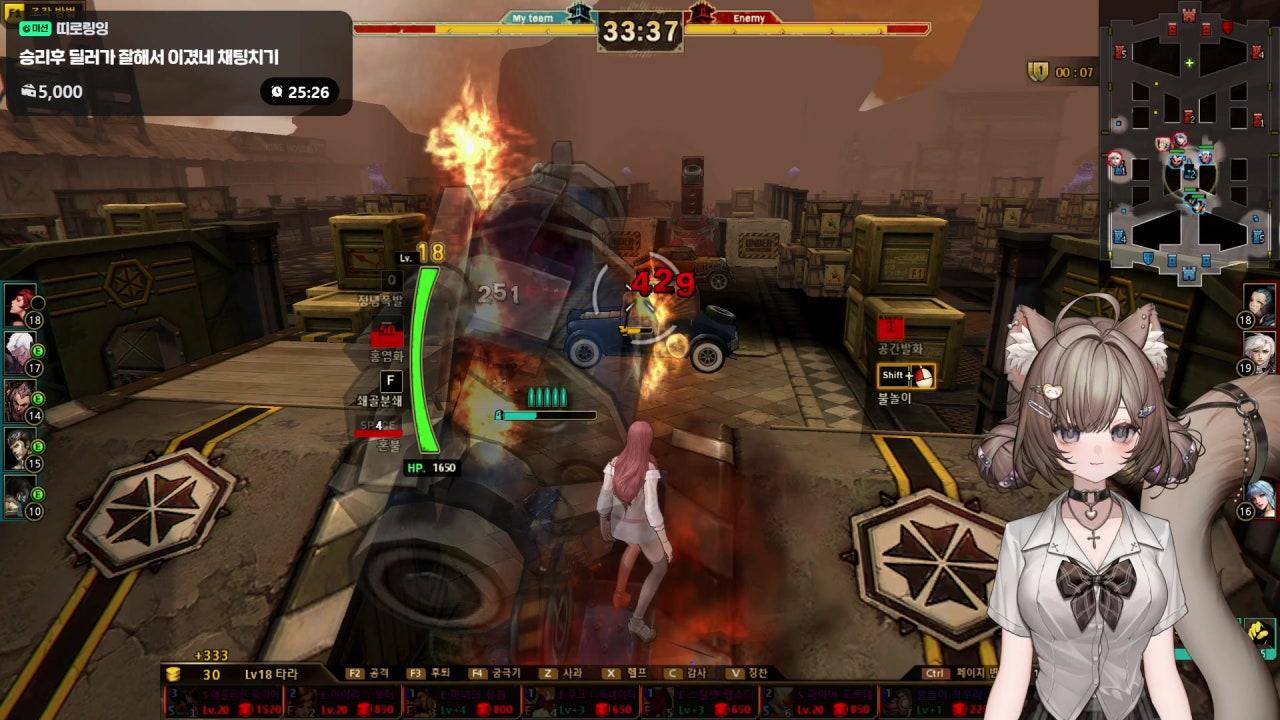Image resolution: width=1280 pixels, height=720 pixels.
Task: Select the 정념폭발 skill slot
Action: click(392, 281)
